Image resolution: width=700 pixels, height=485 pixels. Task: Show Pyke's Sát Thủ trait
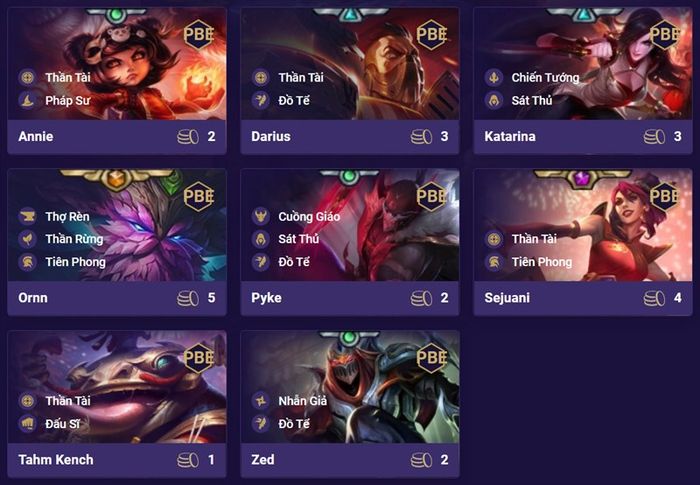298,239
